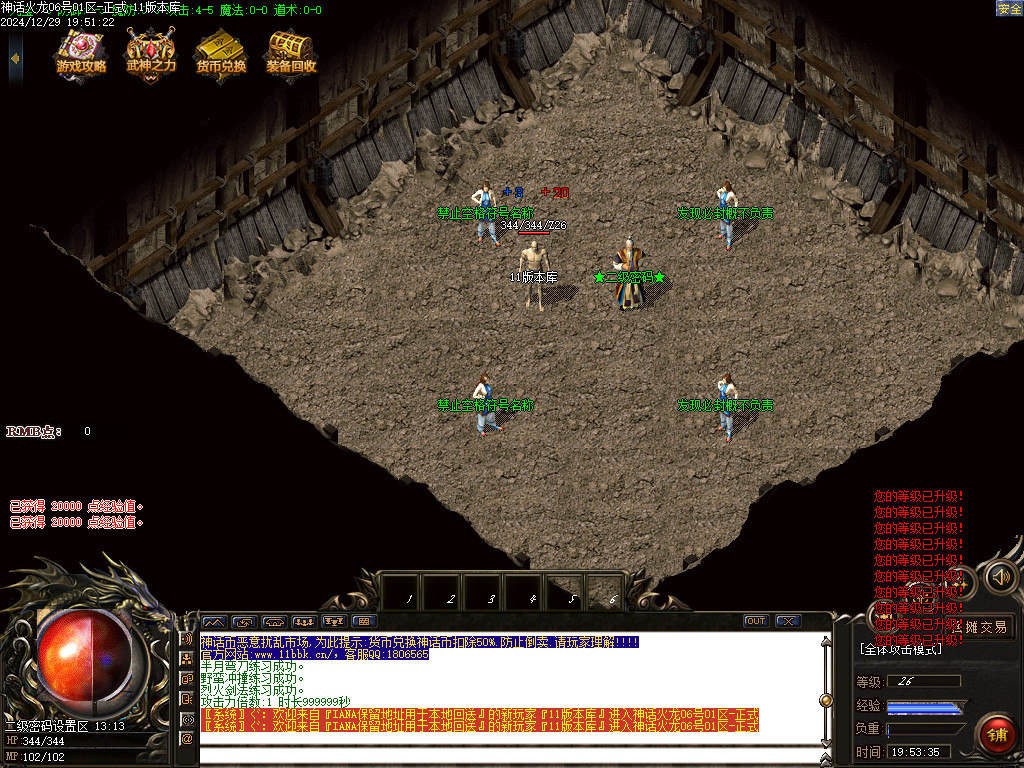Toggle the sound speaker icon

pyautogui.click(x=1001, y=577)
